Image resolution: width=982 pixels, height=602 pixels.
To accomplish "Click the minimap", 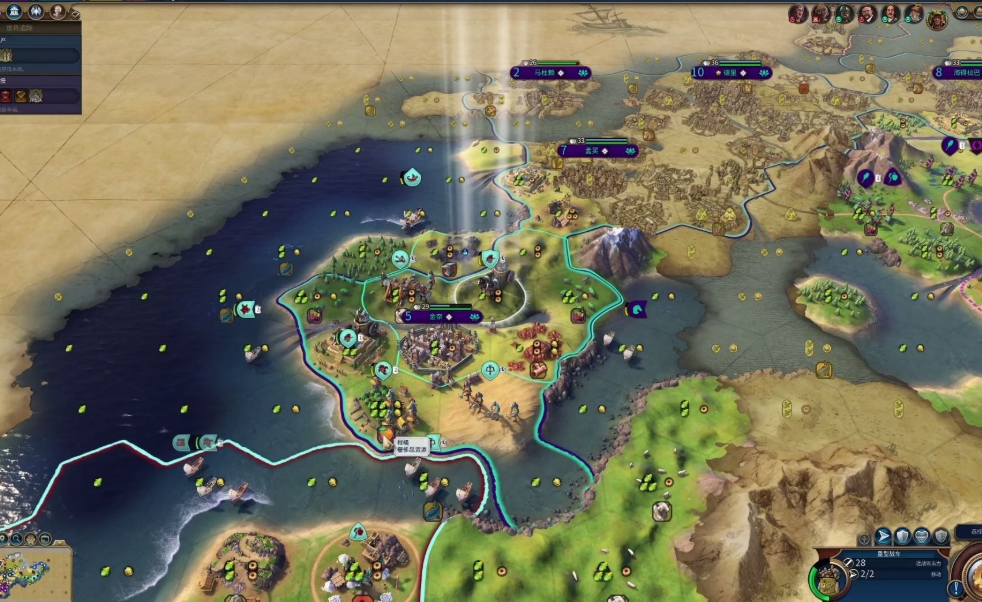I will [35, 573].
